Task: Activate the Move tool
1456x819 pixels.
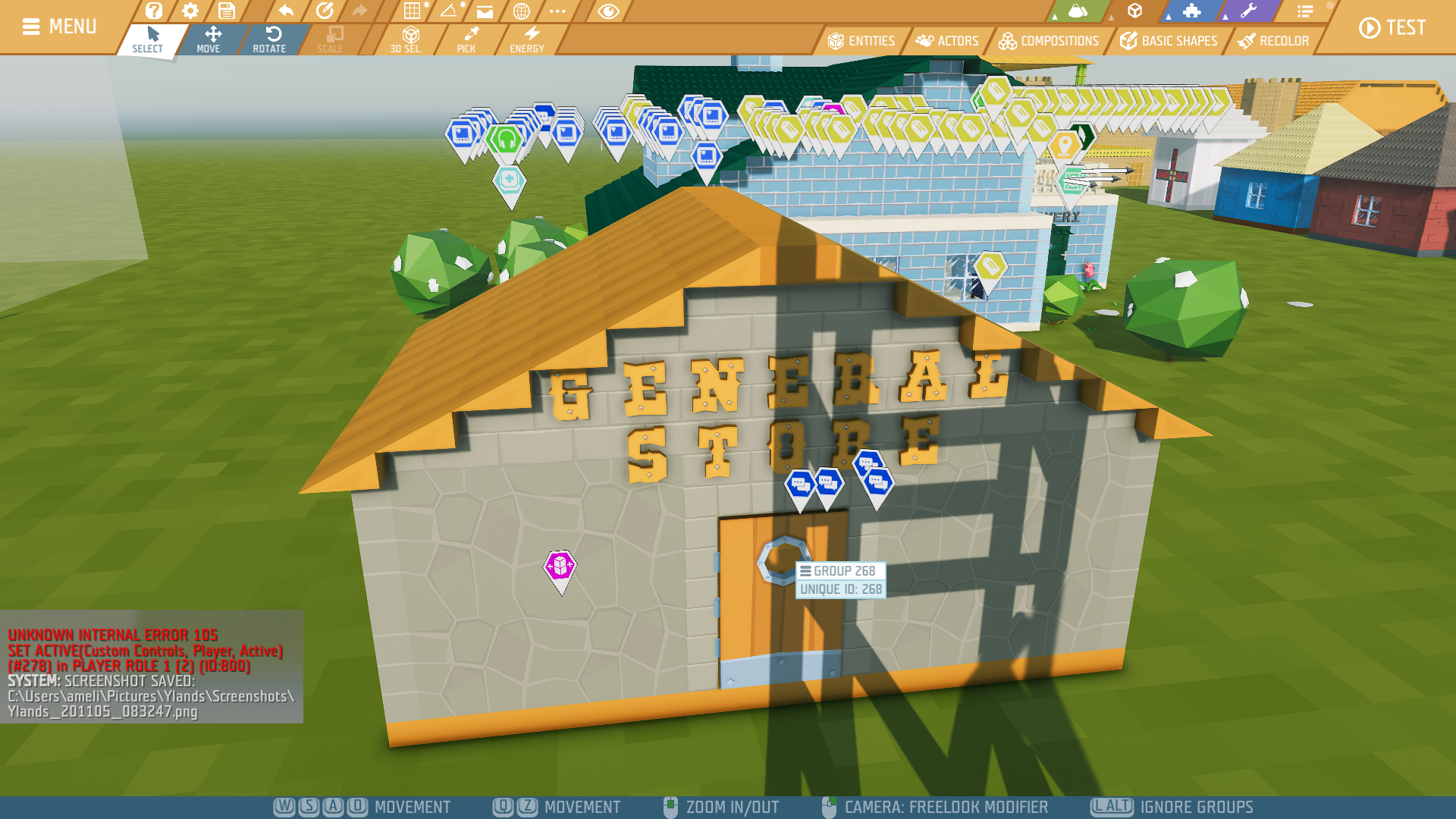Action: click(209, 39)
